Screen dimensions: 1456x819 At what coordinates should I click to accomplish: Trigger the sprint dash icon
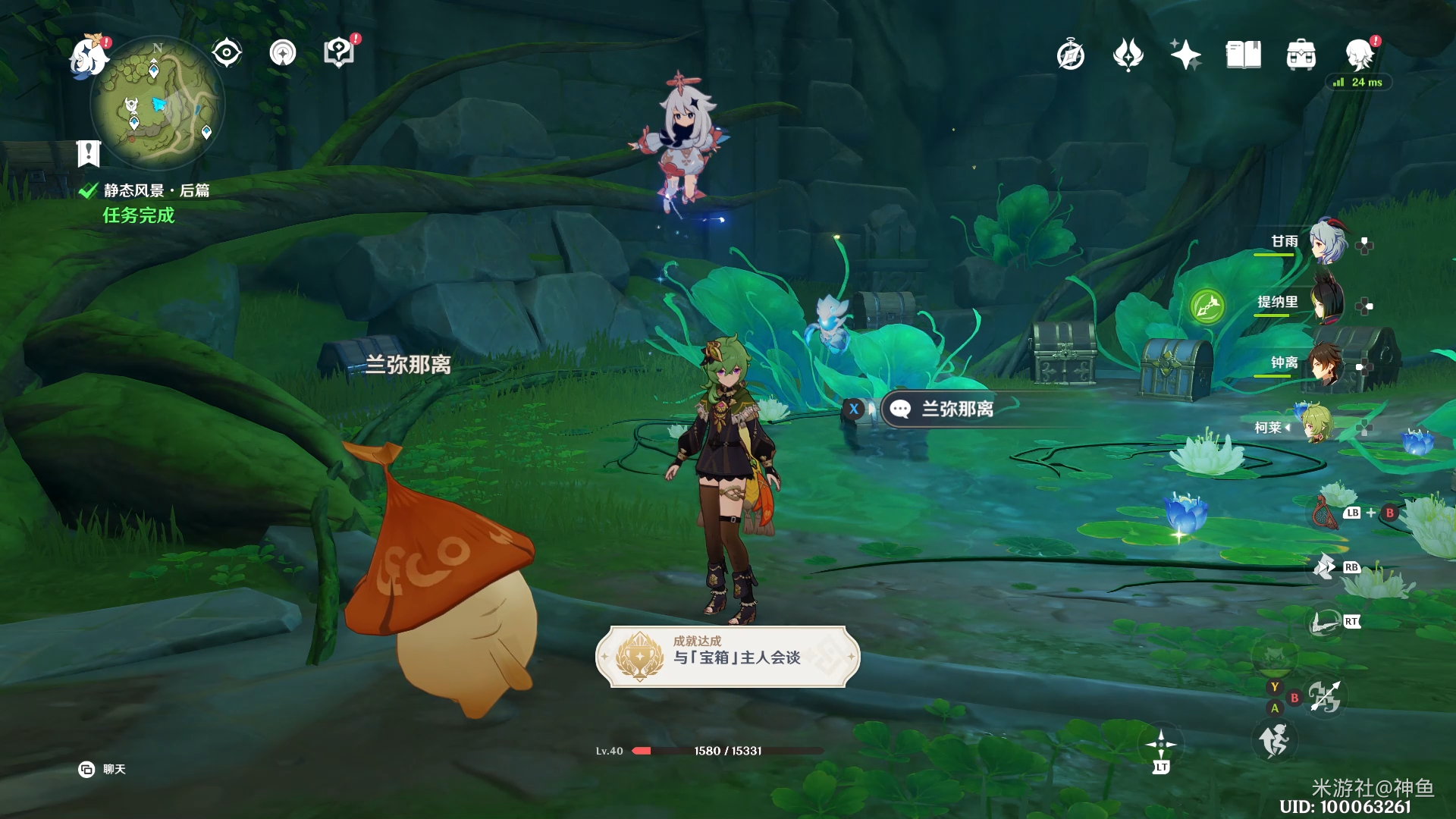coord(1274,739)
